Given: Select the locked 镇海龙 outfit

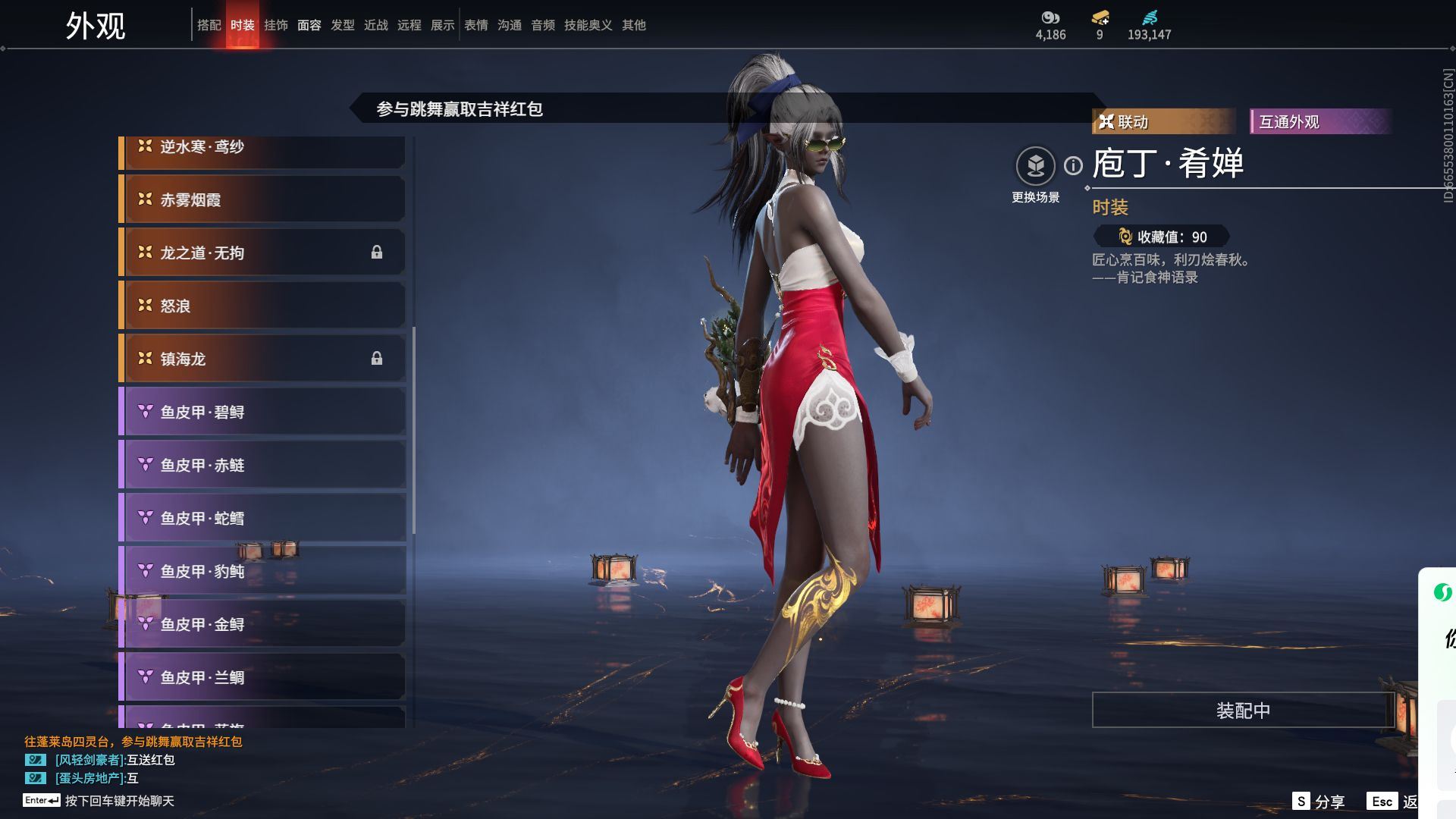Looking at the screenshot, I should click(x=262, y=359).
